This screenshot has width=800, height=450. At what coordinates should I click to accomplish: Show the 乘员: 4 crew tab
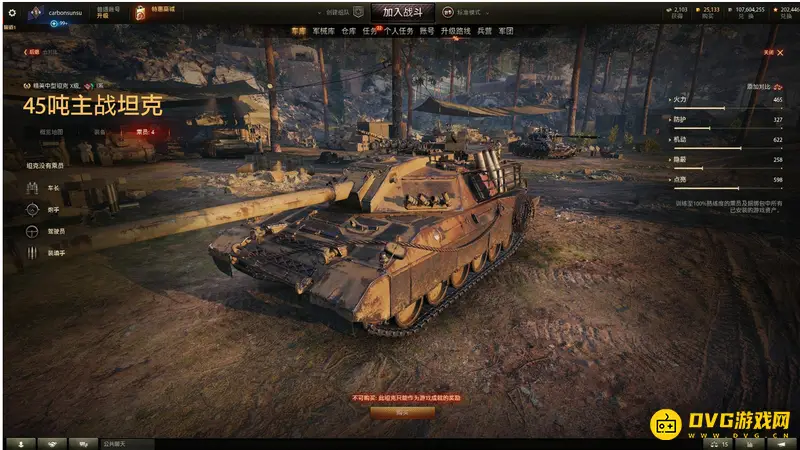click(145, 131)
